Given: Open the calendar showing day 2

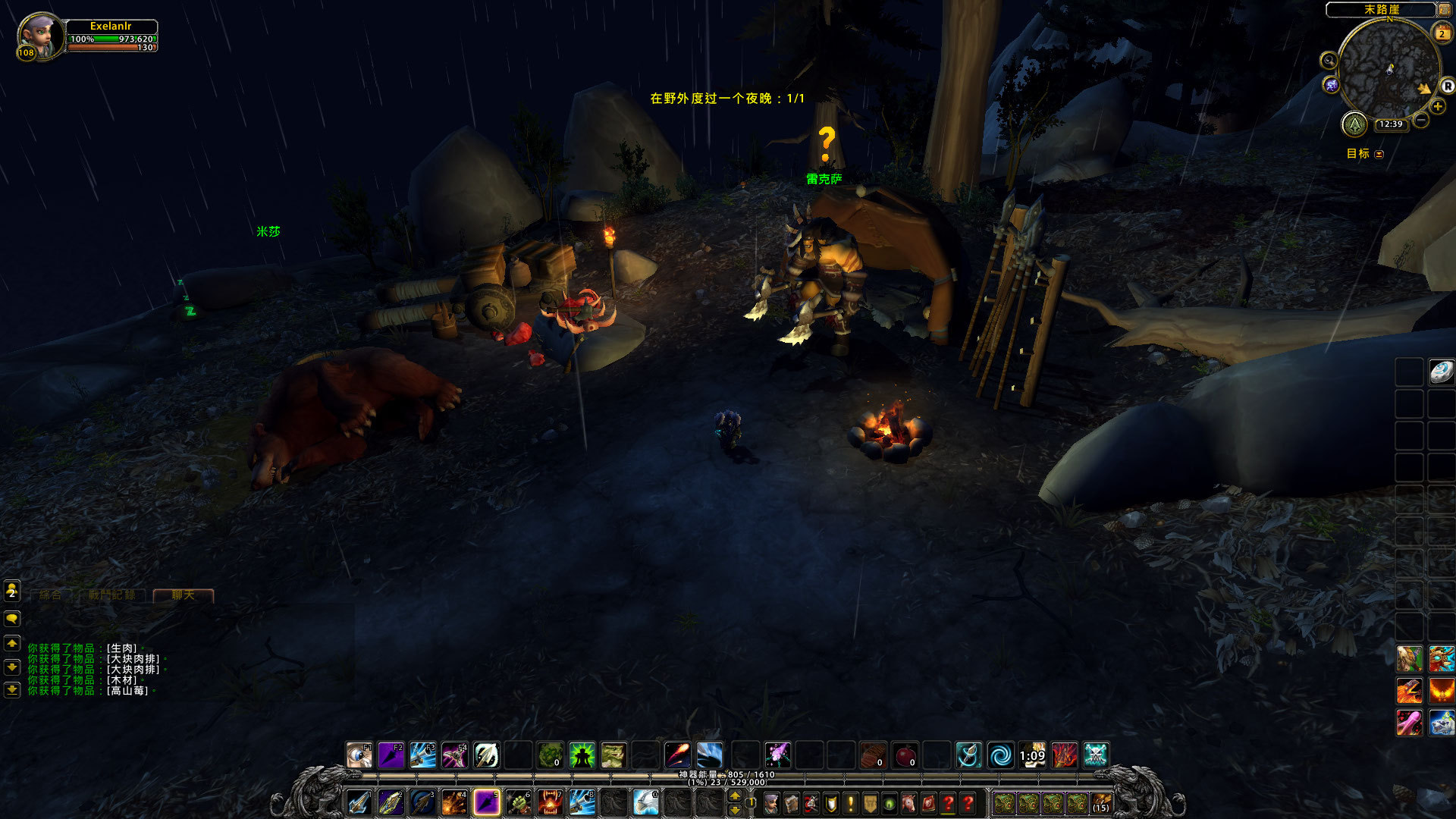Looking at the screenshot, I should coord(1442,33).
